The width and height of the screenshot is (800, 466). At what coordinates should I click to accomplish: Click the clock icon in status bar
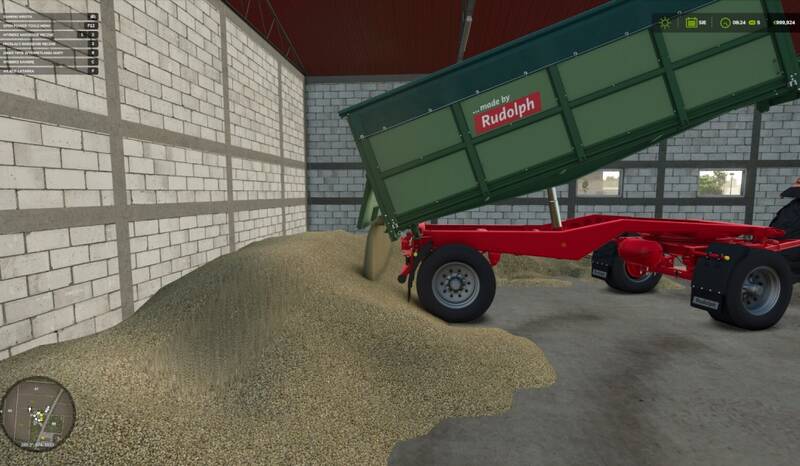pyautogui.click(x=727, y=22)
